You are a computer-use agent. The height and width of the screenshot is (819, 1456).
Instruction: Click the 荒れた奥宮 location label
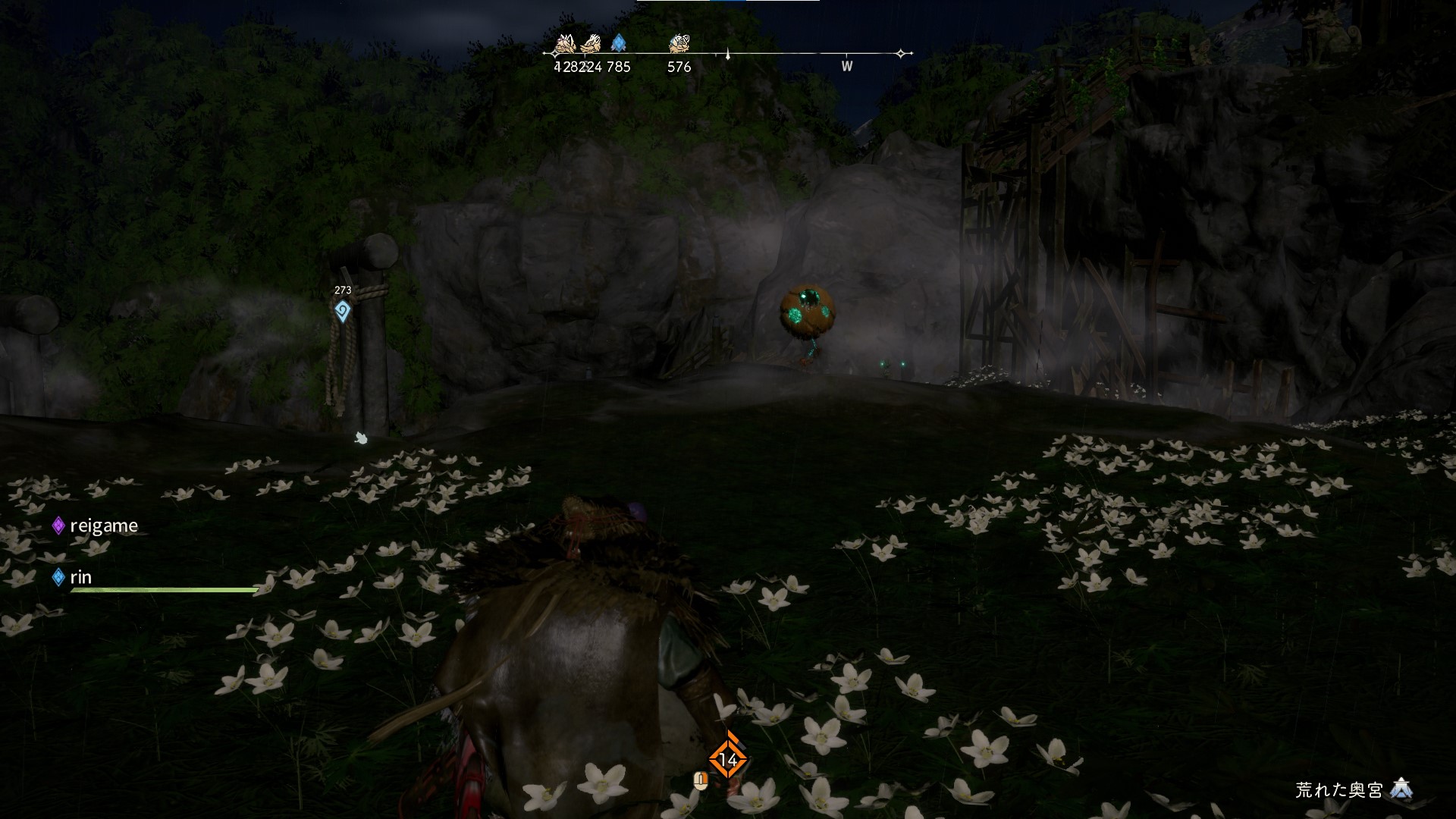pos(1339,789)
